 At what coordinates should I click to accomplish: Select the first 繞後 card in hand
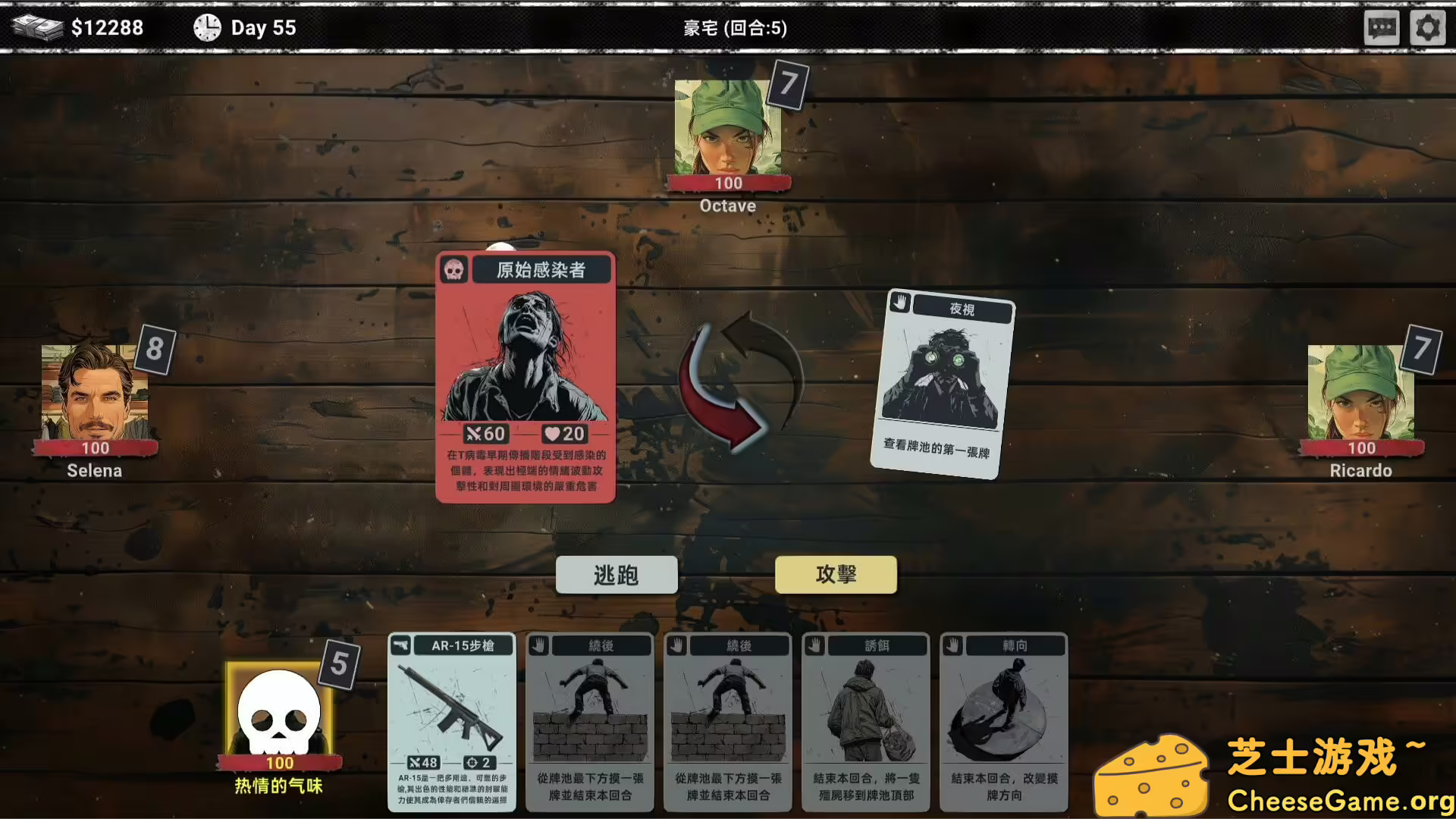pos(590,720)
